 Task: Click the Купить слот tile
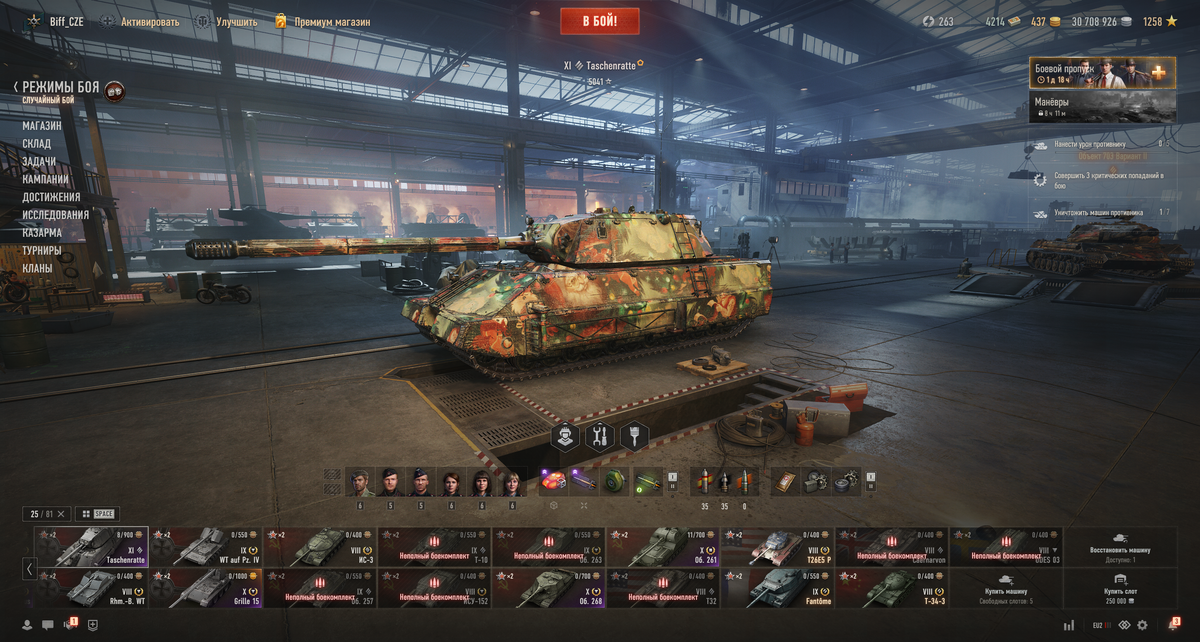click(1120, 588)
